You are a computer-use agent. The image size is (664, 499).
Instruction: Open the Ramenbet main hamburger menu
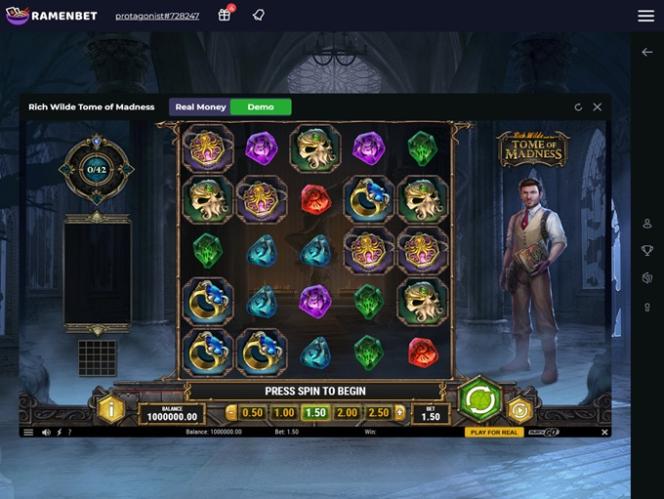coord(646,16)
